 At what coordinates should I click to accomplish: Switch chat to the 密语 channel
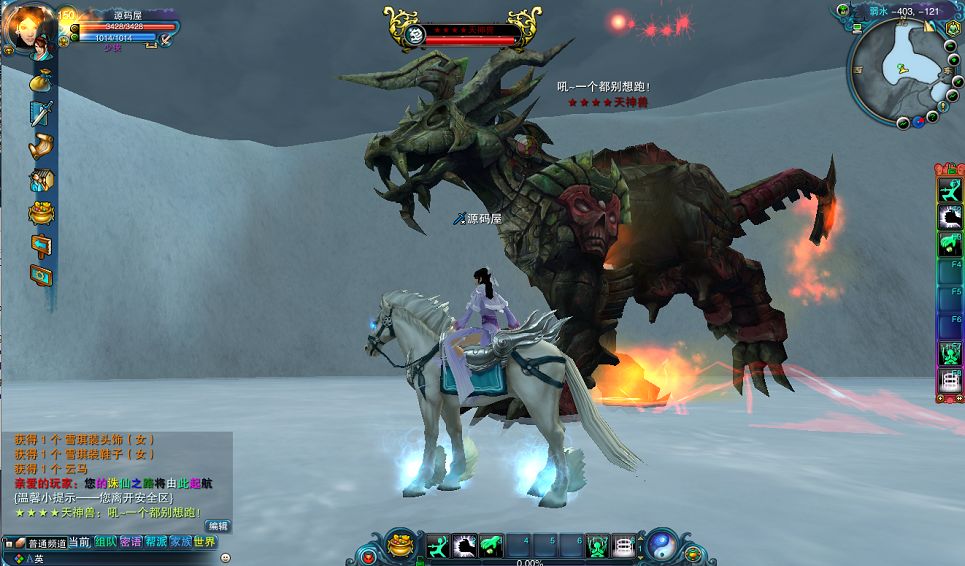point(130,542)
